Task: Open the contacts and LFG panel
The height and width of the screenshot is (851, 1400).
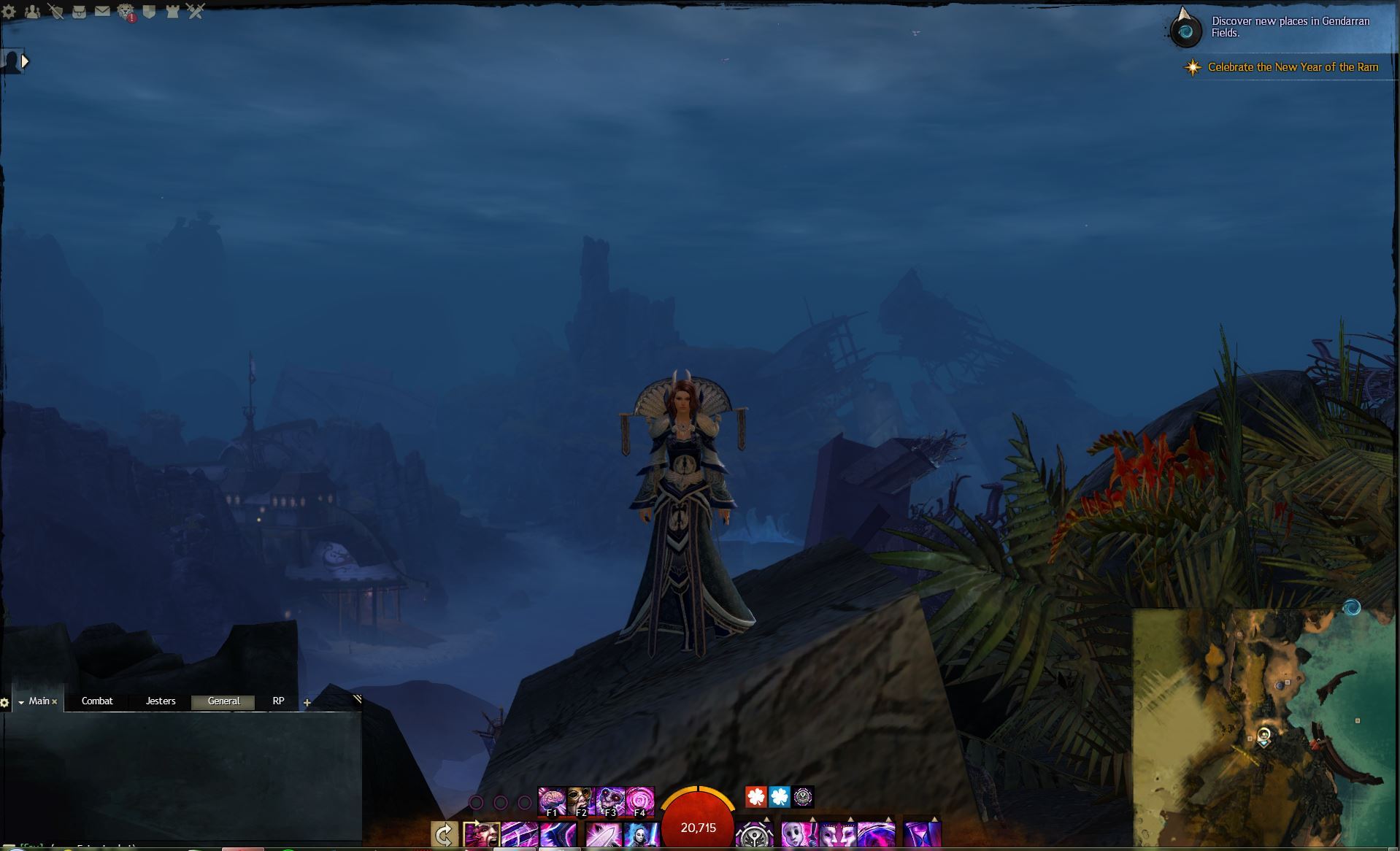Action: click(x=32, y=12)
